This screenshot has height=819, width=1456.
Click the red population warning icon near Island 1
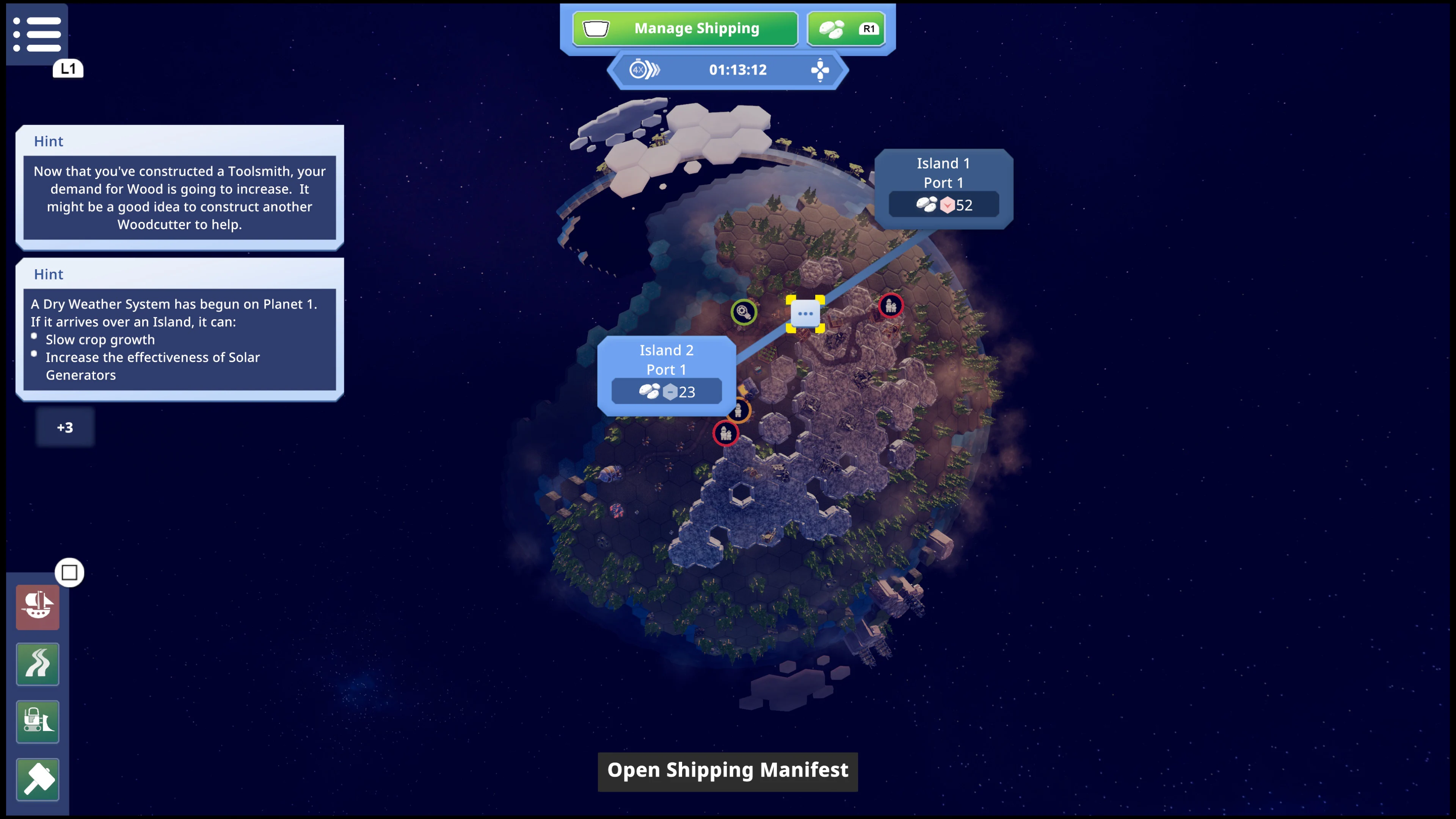pos(891,305)
